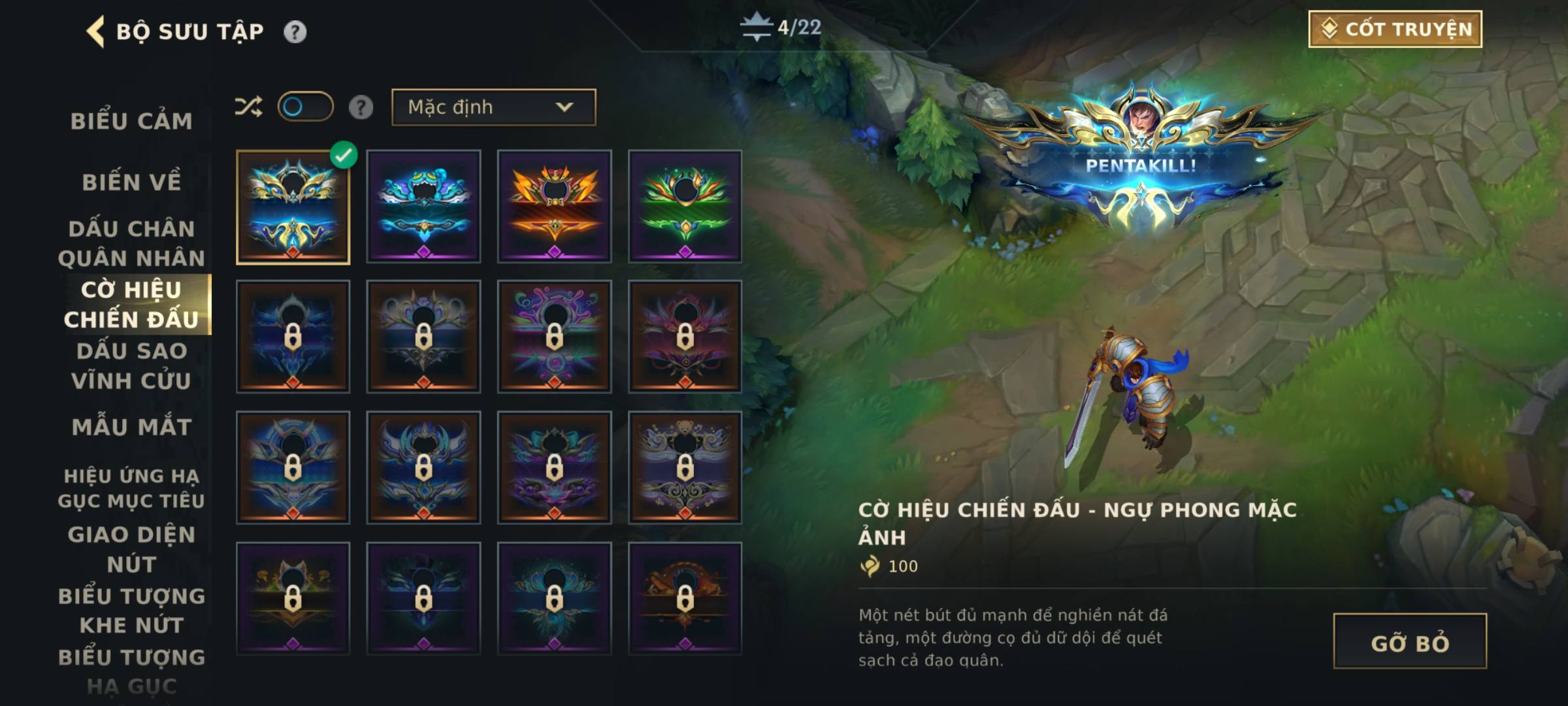
Task: Open the help icon beside Bộ Sưu Tập
Action: coord(295,31)
